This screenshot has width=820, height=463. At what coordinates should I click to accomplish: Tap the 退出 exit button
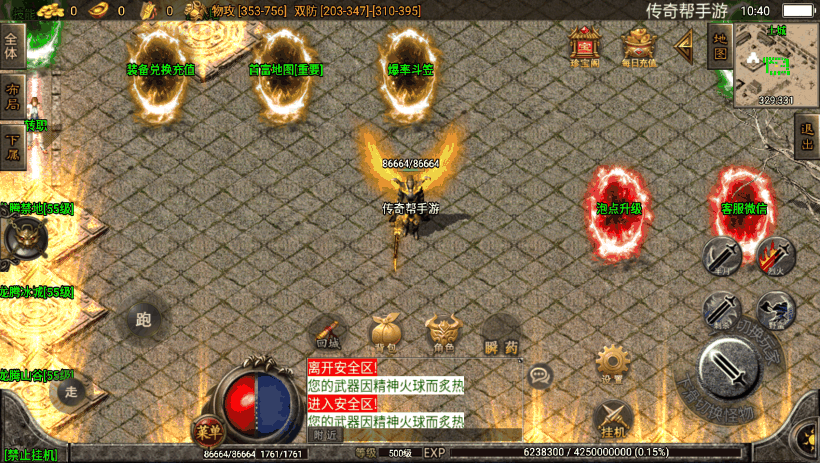[806, 137]
